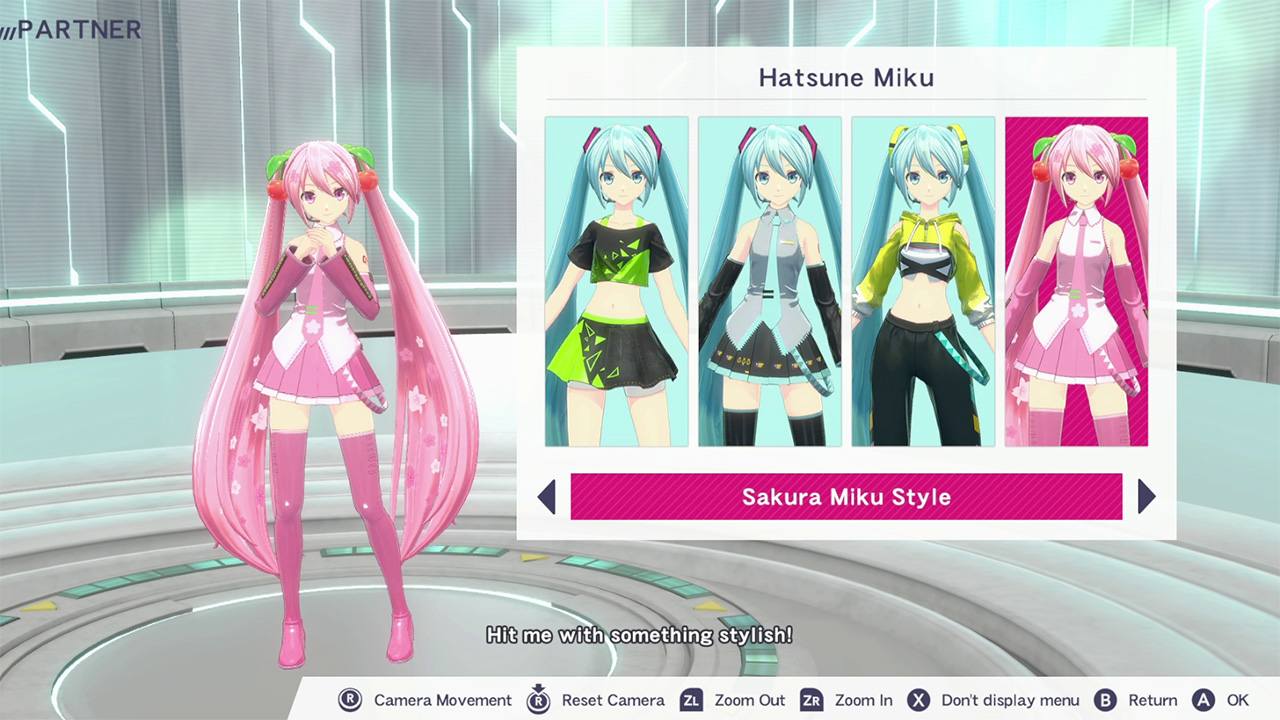Click the right arrow for next style
This screenshot has height=720, width=1280.
(x=1146, y=497)
